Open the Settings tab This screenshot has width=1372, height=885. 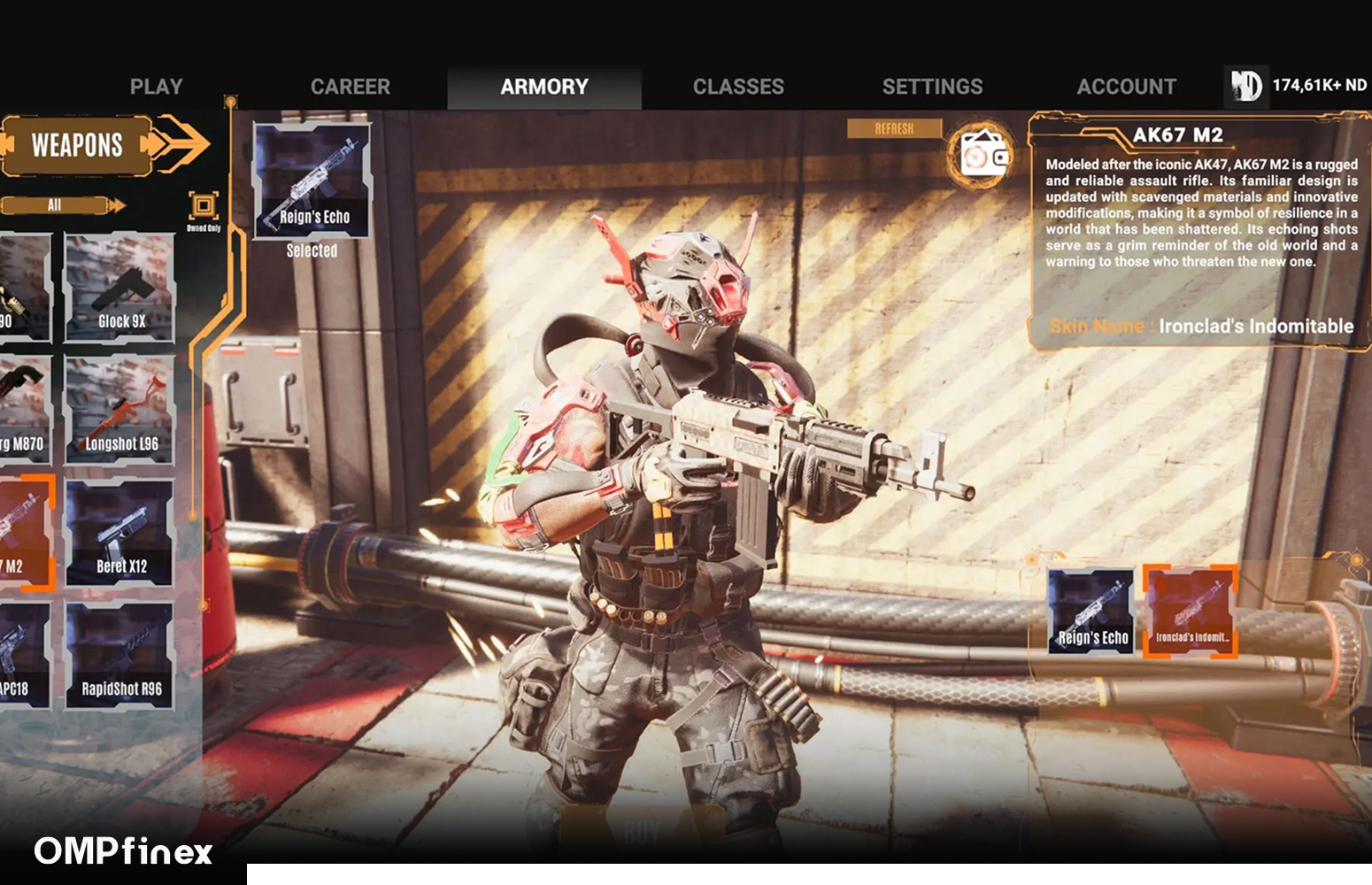coord(932,87)
